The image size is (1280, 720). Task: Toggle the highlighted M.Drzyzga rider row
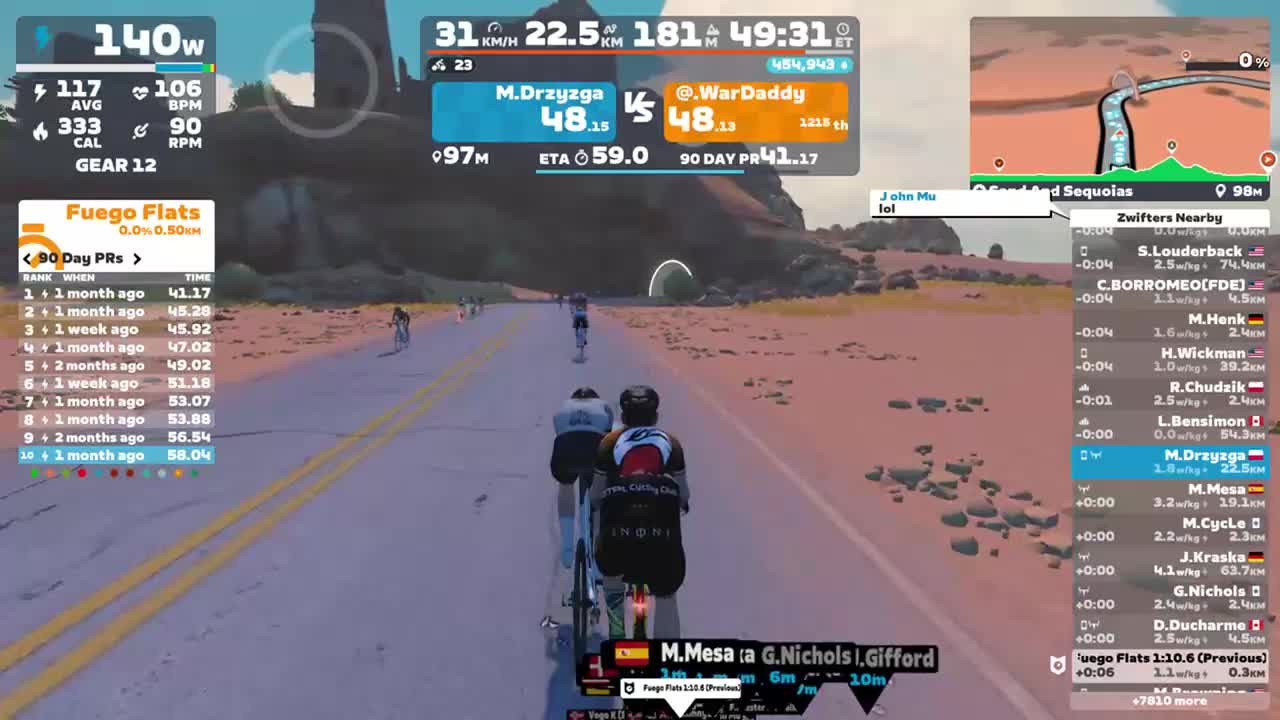pyautogui.click(x=1170, y=461)
